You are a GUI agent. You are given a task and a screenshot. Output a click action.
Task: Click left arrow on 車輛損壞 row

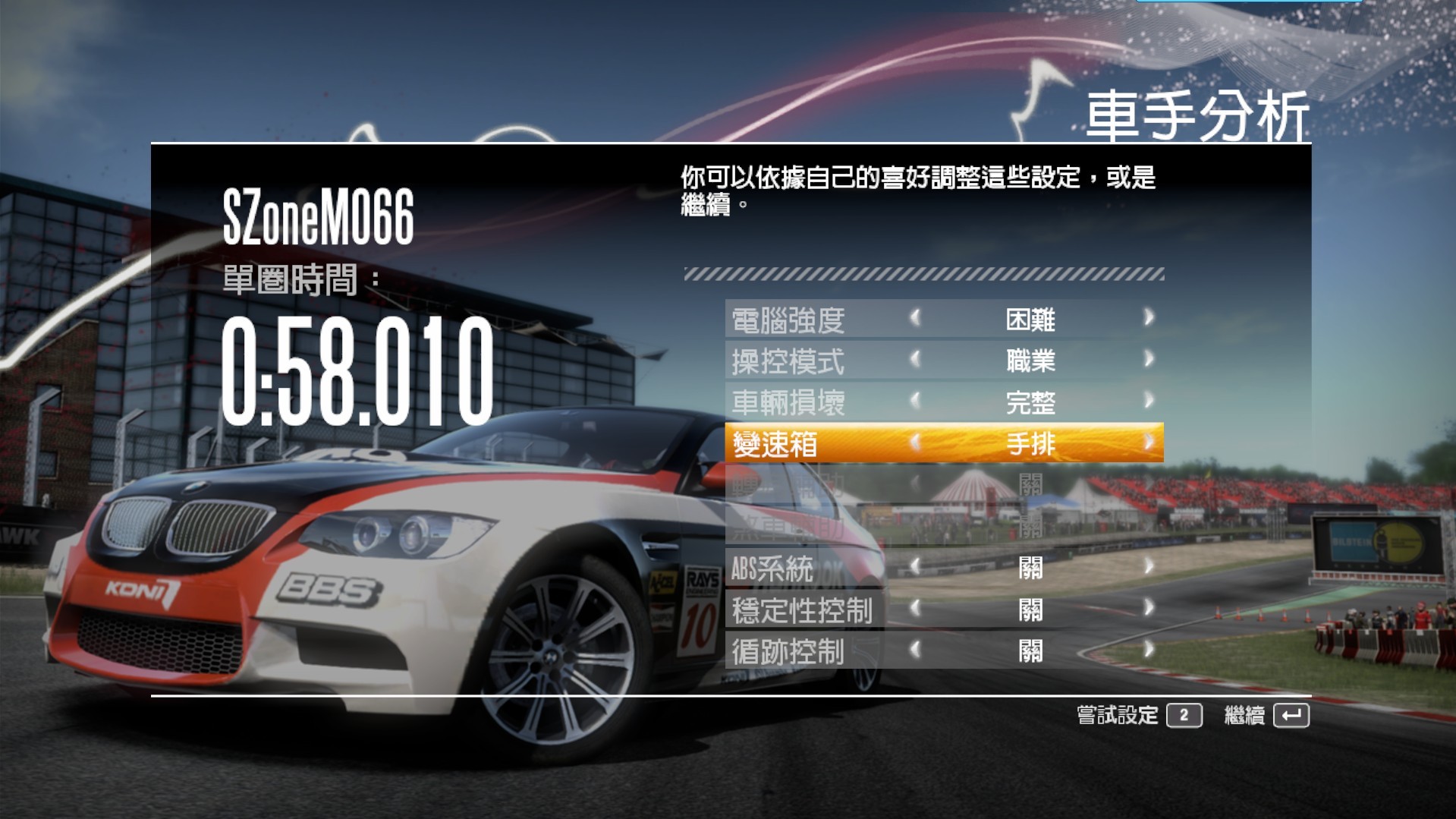[915, 400]
